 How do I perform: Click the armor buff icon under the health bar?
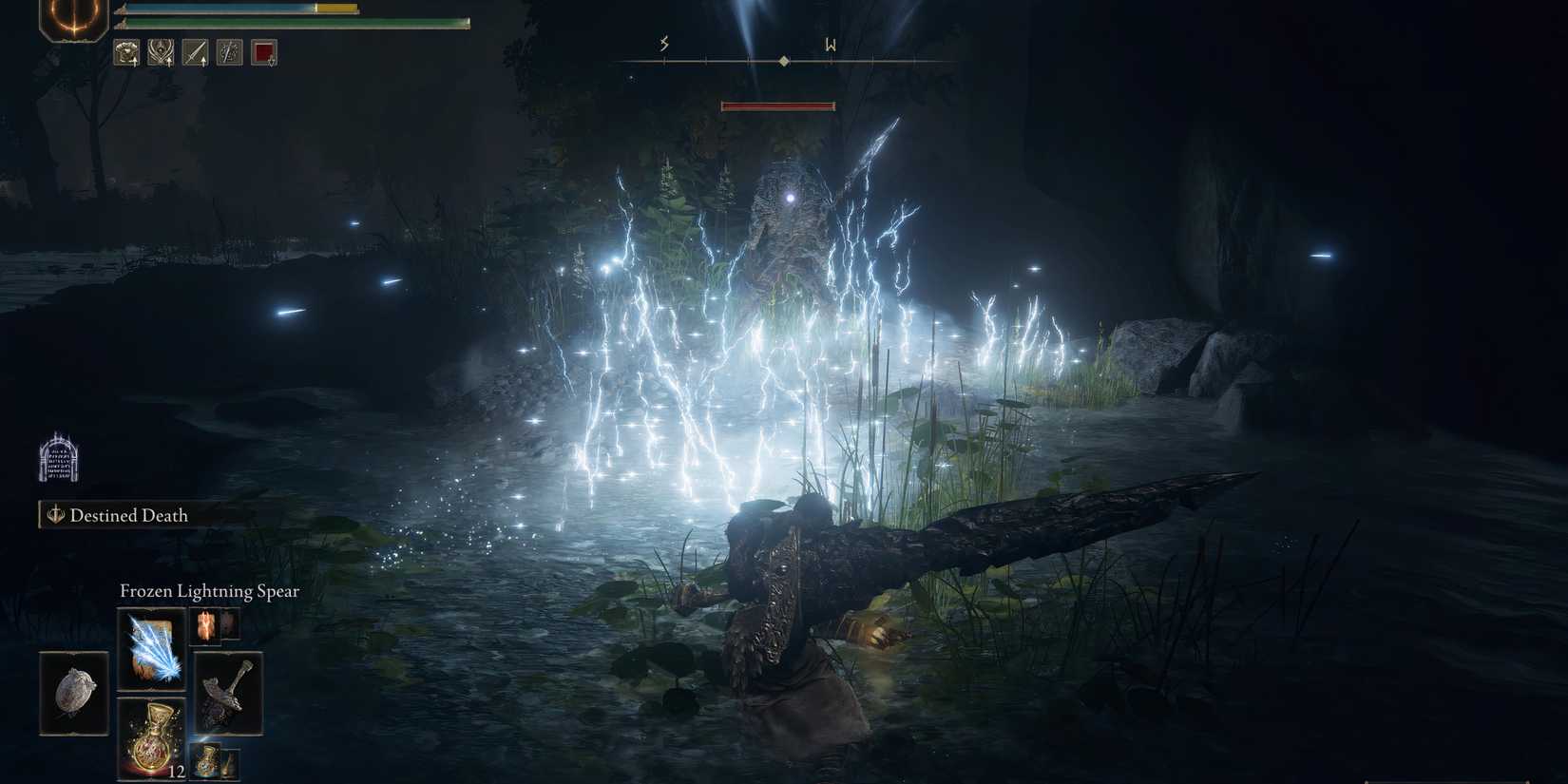point(125,53)
